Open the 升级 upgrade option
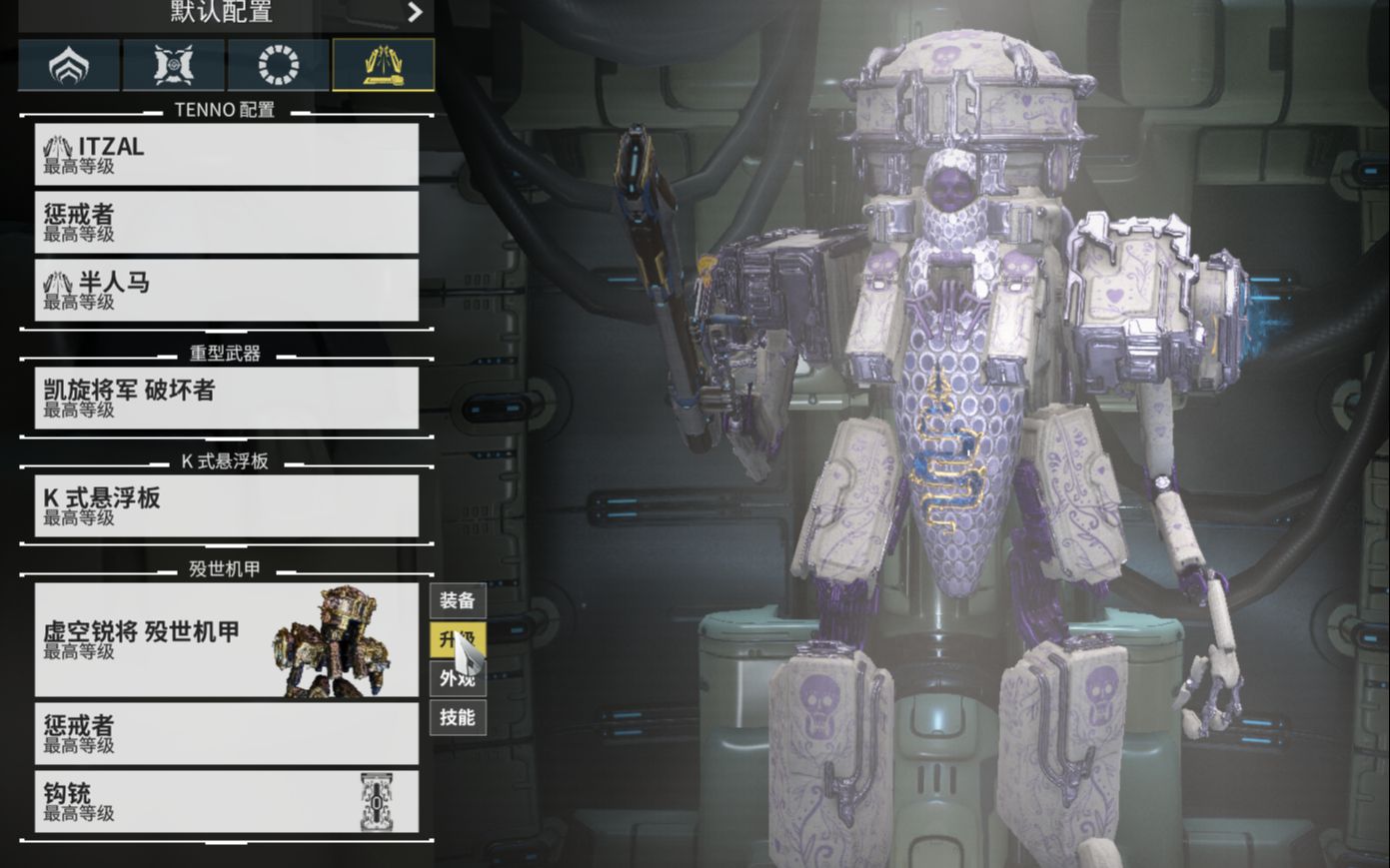The width and height of the screenshot is (1390, 868). tap(458, 639)
